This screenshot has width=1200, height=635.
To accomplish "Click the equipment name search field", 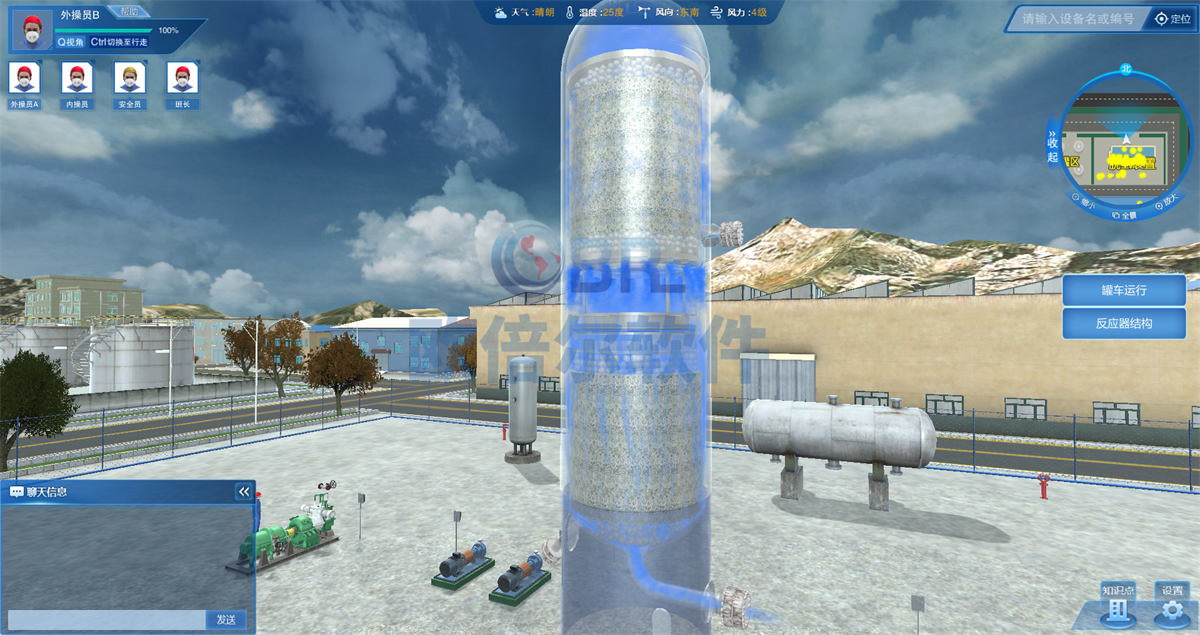I will 1077,19.
